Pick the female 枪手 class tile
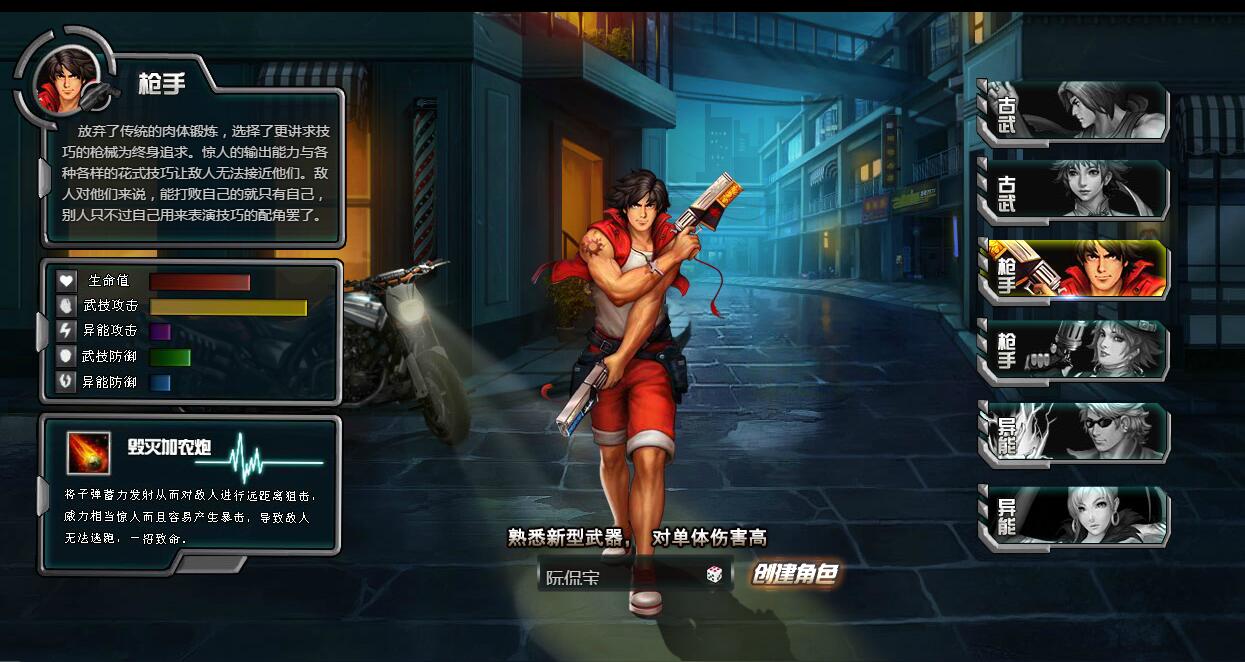The image size is (1245, 662). tap(1075, 349)
